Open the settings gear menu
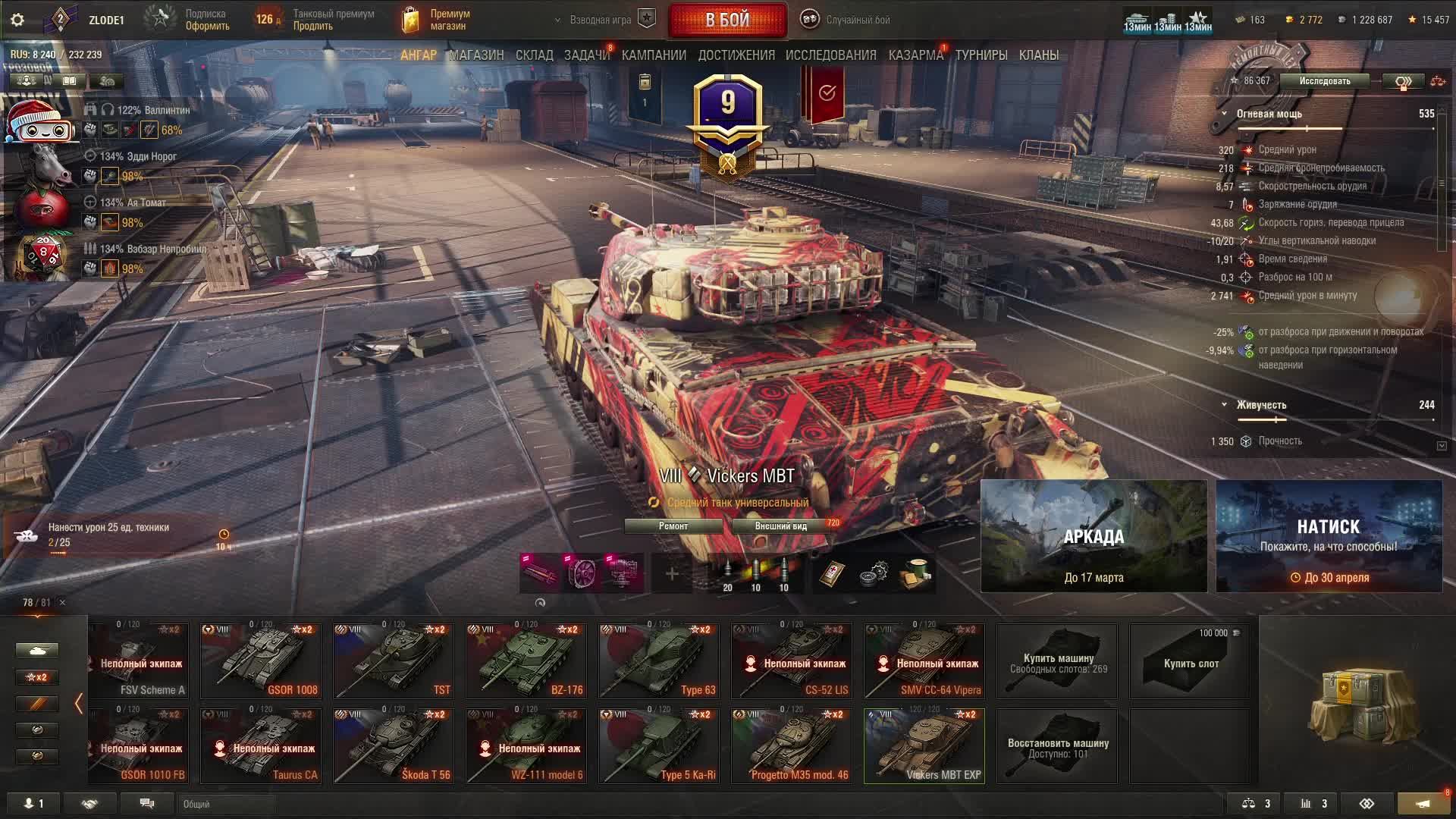 pos(17,20)
